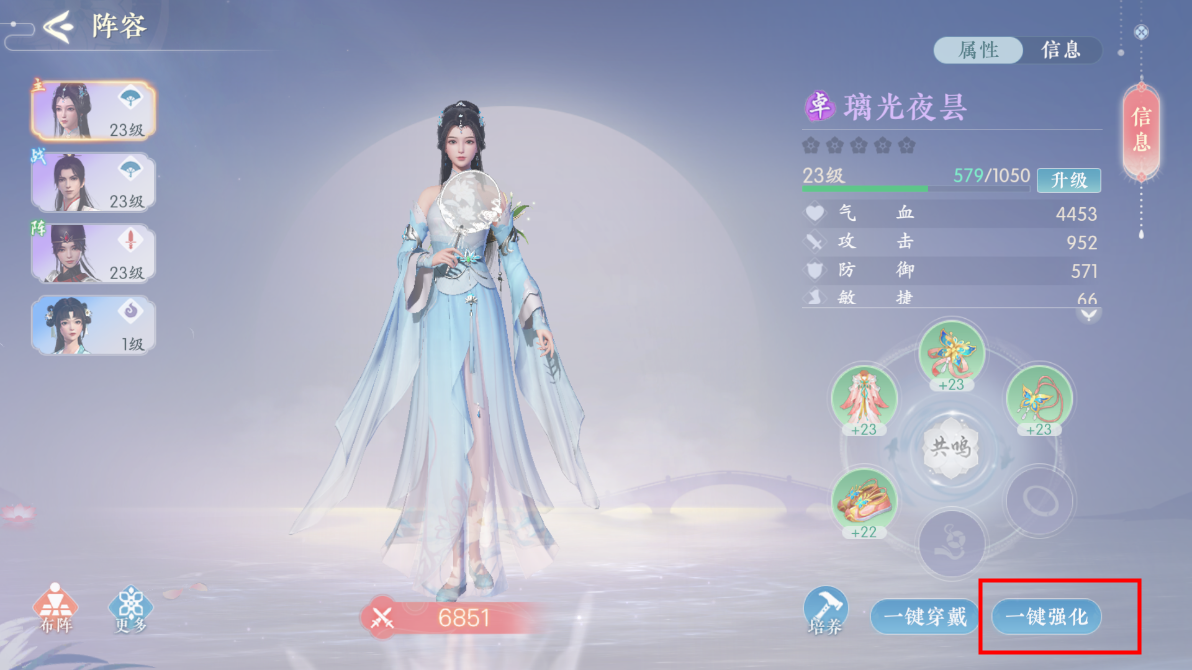1192x670 pixels.
Task: Open the 更多 menu icon
Action: tap(130, 608)
